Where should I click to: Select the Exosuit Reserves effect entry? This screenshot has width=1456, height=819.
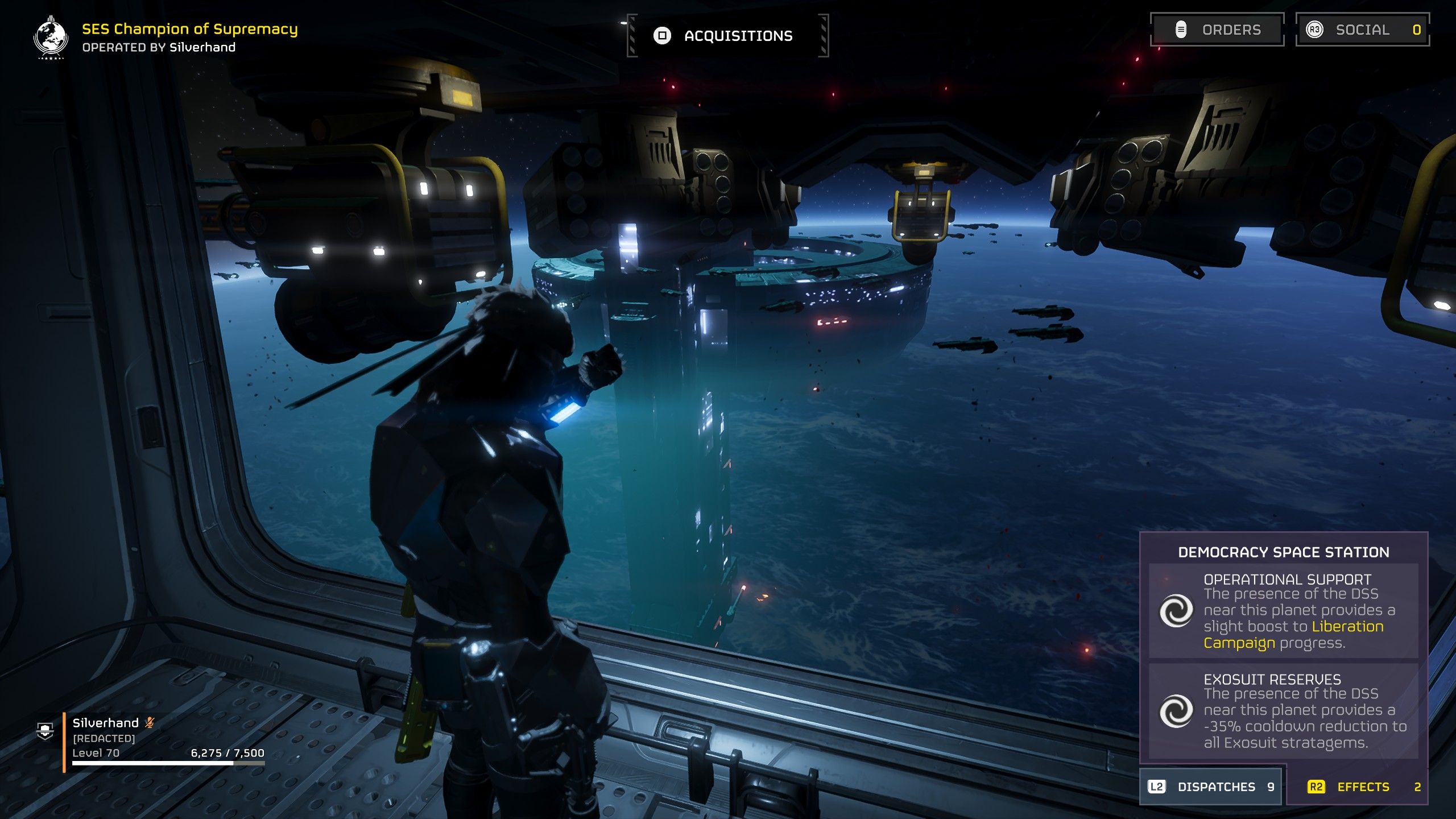[1283, 711]
